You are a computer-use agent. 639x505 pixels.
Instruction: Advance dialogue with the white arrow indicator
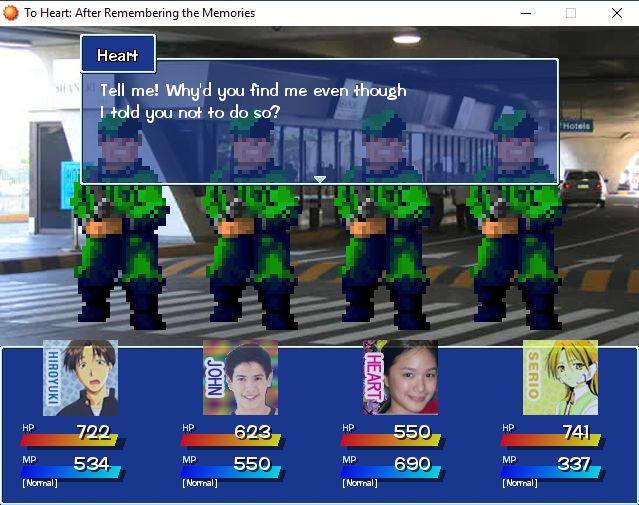click(x=320, y=180)
